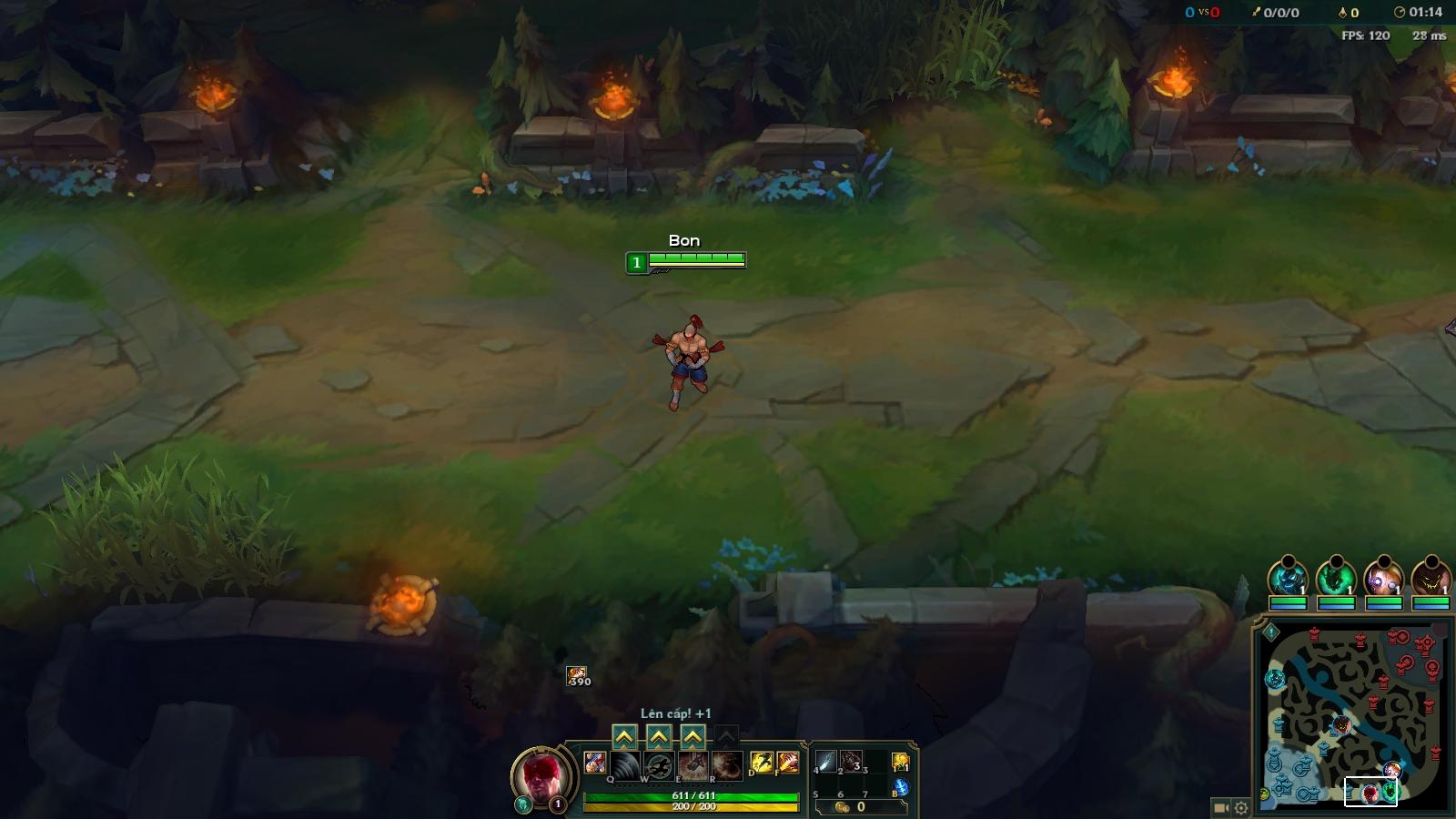The height and width of the screenshot is (819, 1456).
Task: Select the Fiddlesticks ally portrait
Action: click(1431, 577)
